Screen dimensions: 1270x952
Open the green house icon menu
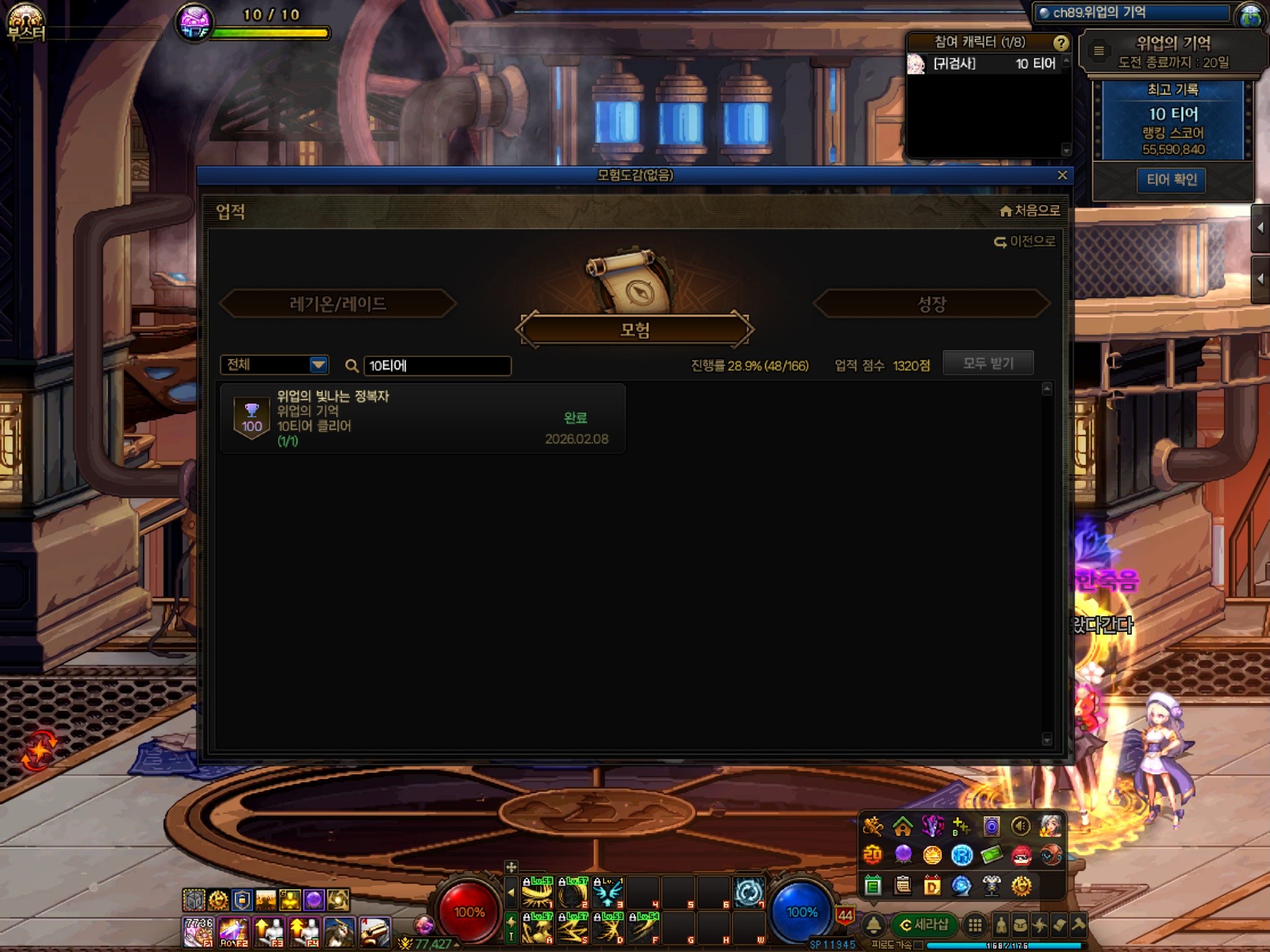click(902, 826)
